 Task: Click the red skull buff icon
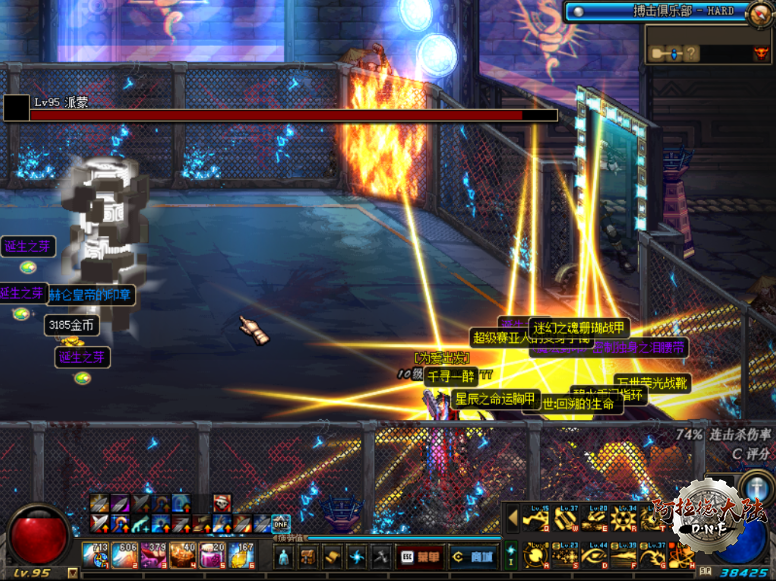coord(221,503)
